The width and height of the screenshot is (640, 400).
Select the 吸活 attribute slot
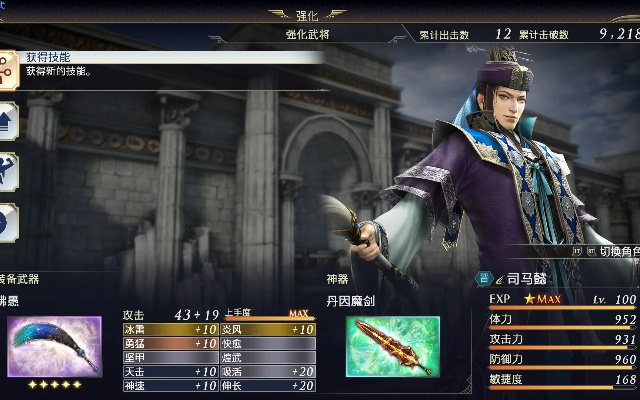[x=268, y=371]
